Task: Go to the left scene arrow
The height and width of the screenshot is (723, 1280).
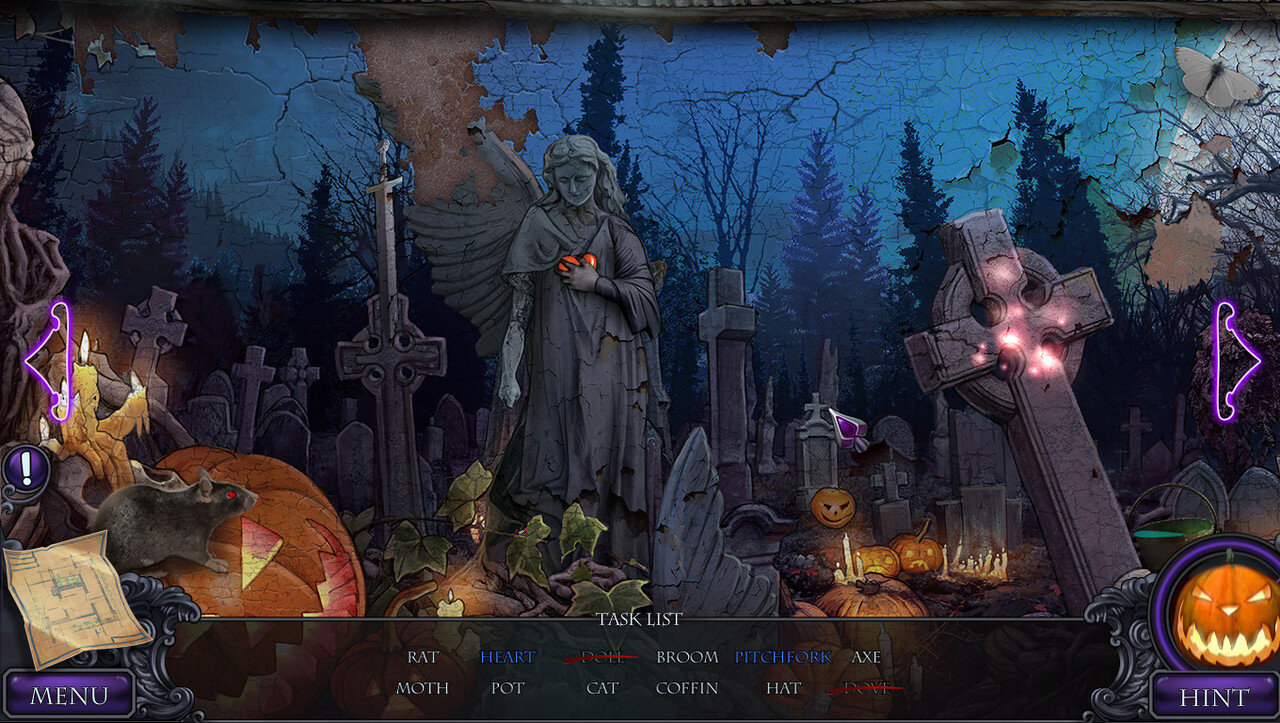Action: click(48, 360)
